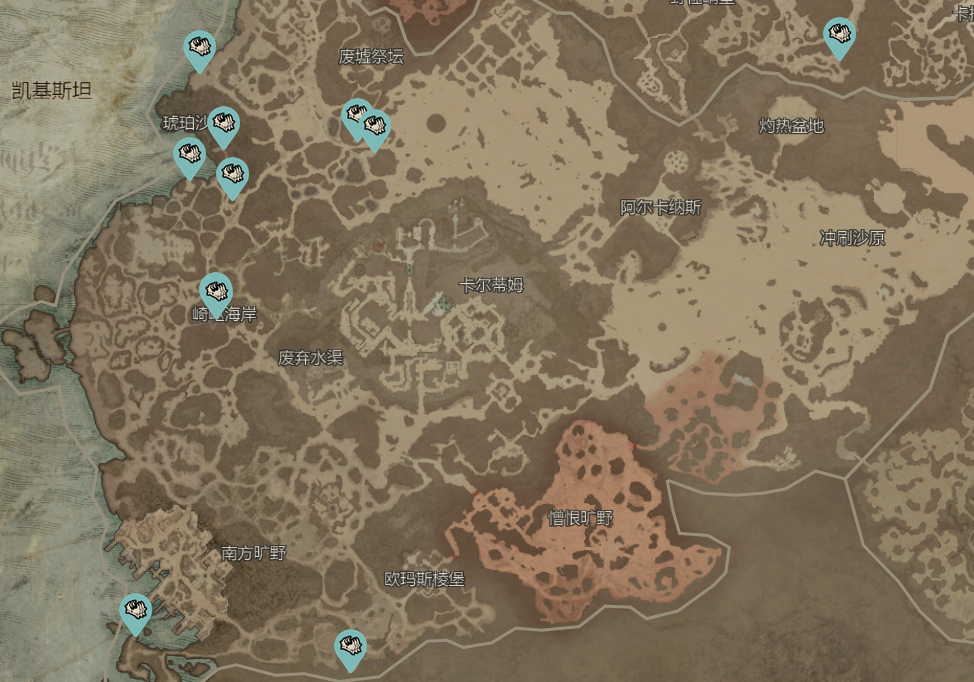Select the chest marker south of 欧玛斯棱堡

[x=349, y=647]
